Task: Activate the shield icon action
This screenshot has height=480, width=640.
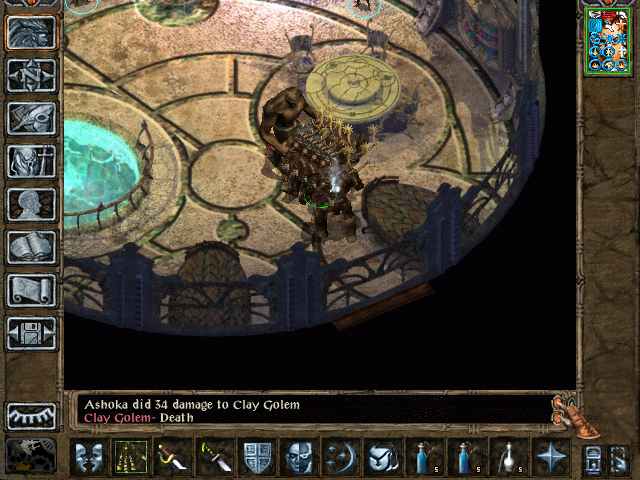Action: coord(256,457)
